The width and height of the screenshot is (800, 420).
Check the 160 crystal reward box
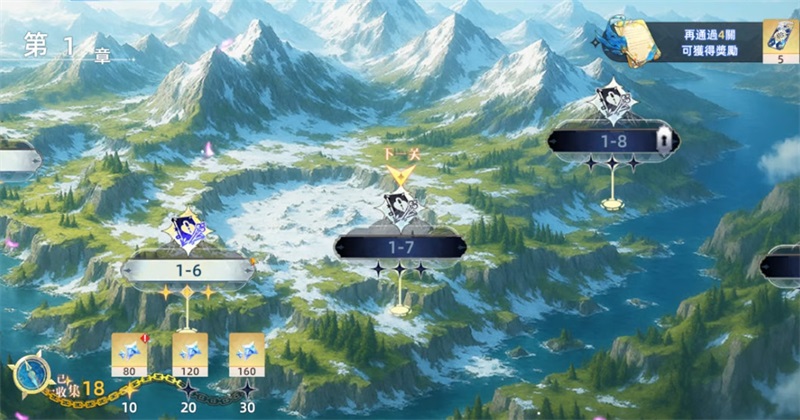pyautogui.click(x=247, y=353)
